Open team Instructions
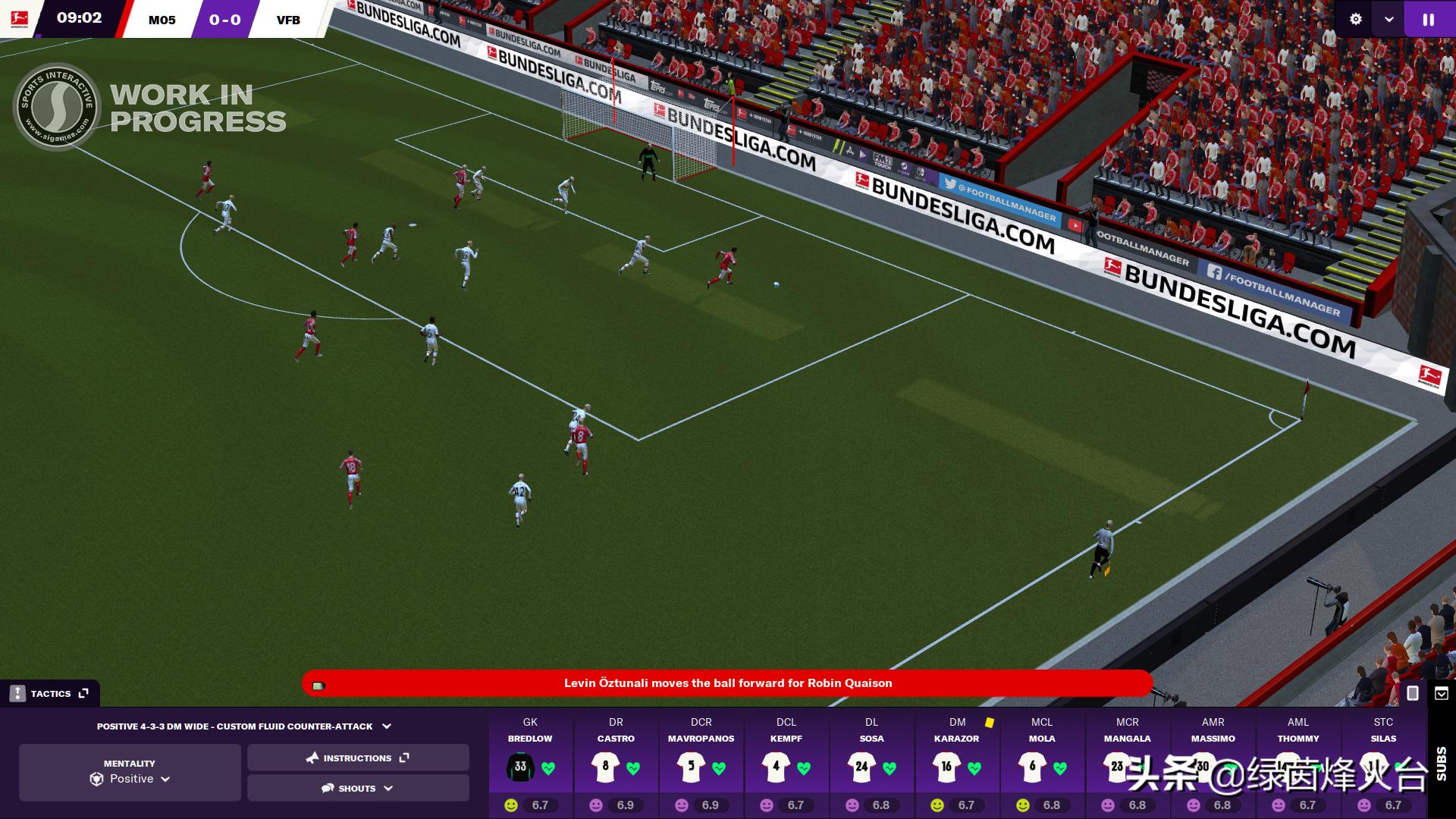This screenshot has height=819, width=1456. click(358, 758)
